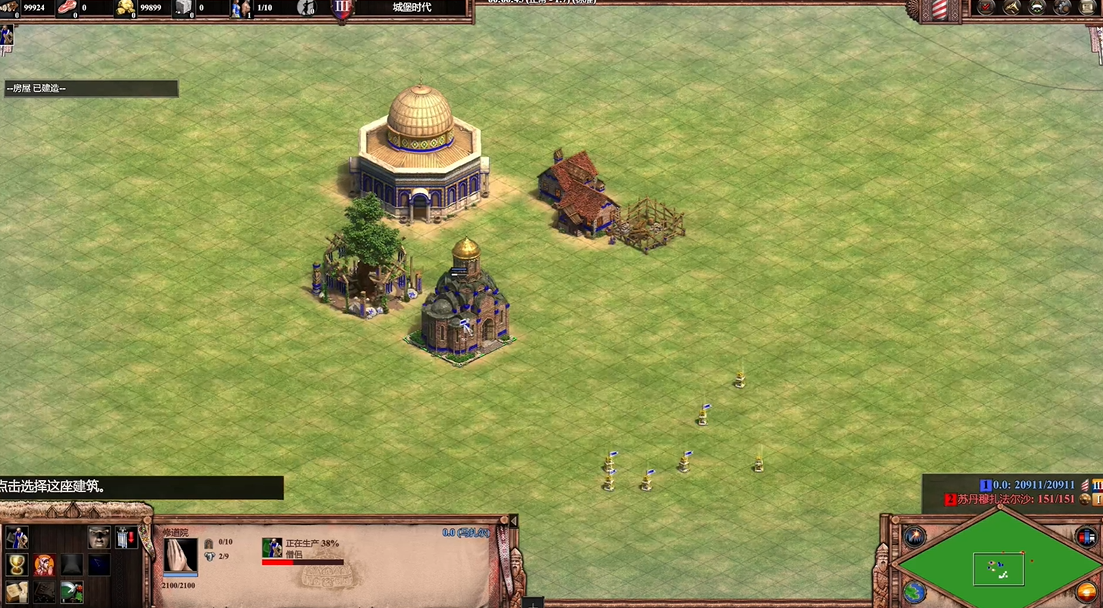Research the book pages technology
The height and width of the screenshot is (608, 1103).
[x=17, y=592]
